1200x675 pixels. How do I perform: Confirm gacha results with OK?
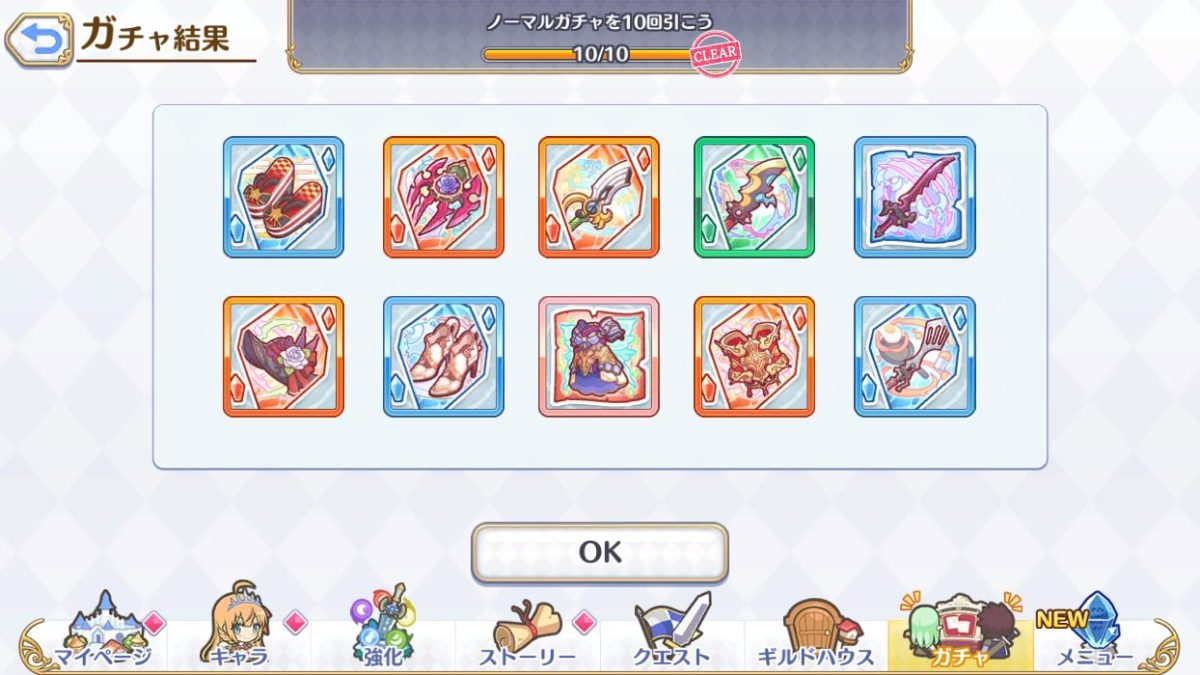point(600,552)
